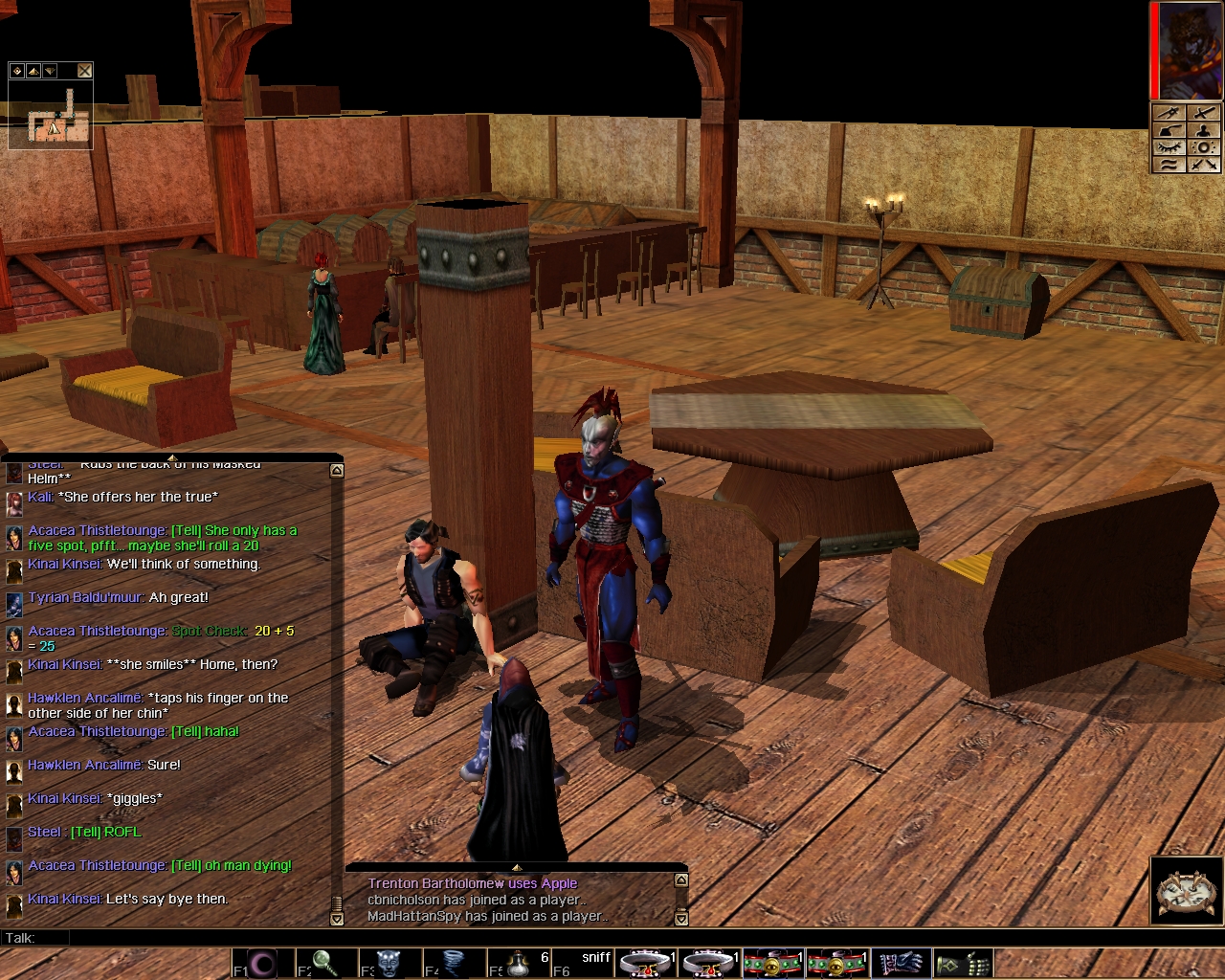Click chat log scrollbar down arrow
The width and height of the screenshot is (1225, 980).
tap(336, 919)
